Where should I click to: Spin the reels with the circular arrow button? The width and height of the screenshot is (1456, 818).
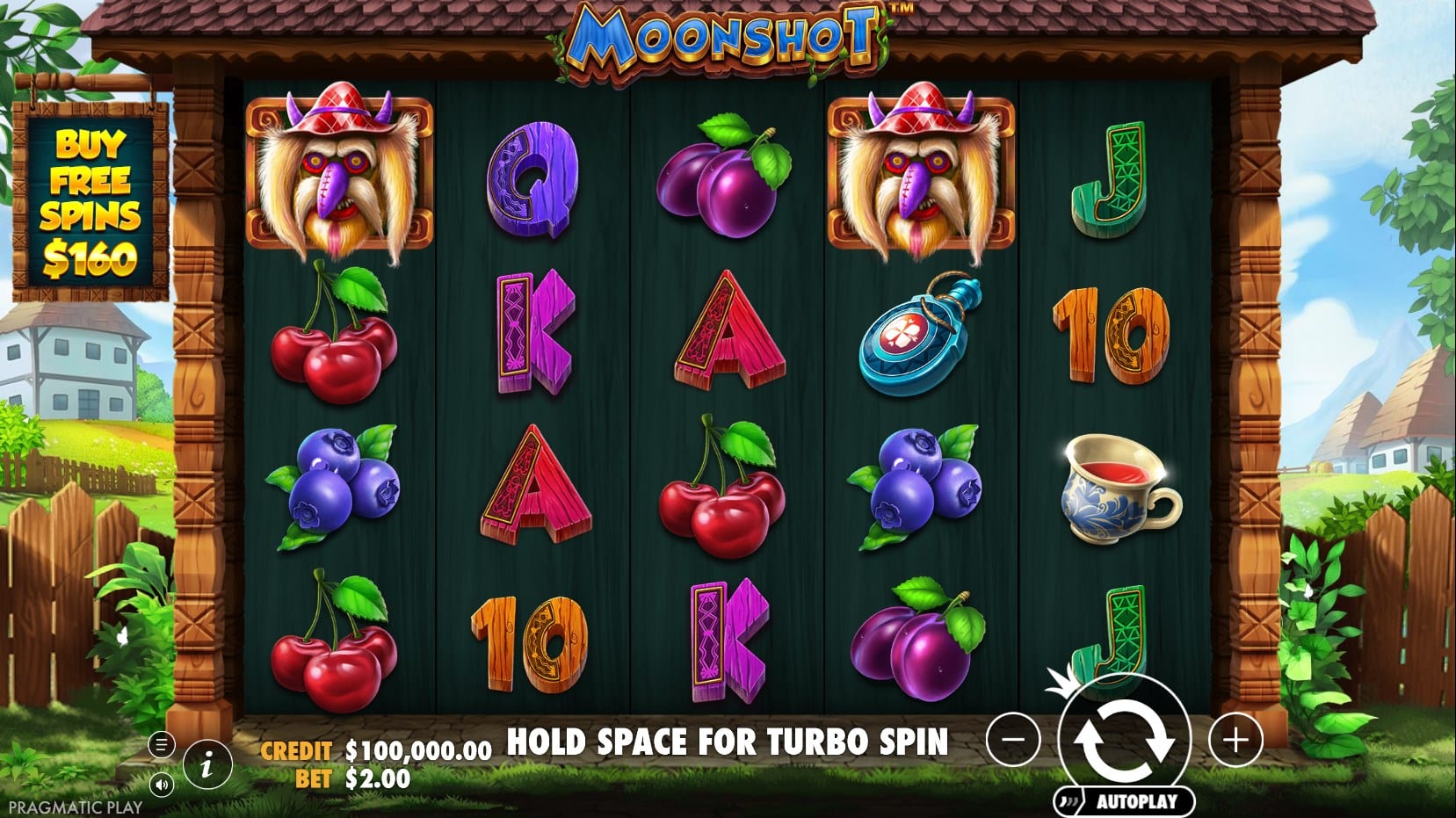tap(1125, 739)
